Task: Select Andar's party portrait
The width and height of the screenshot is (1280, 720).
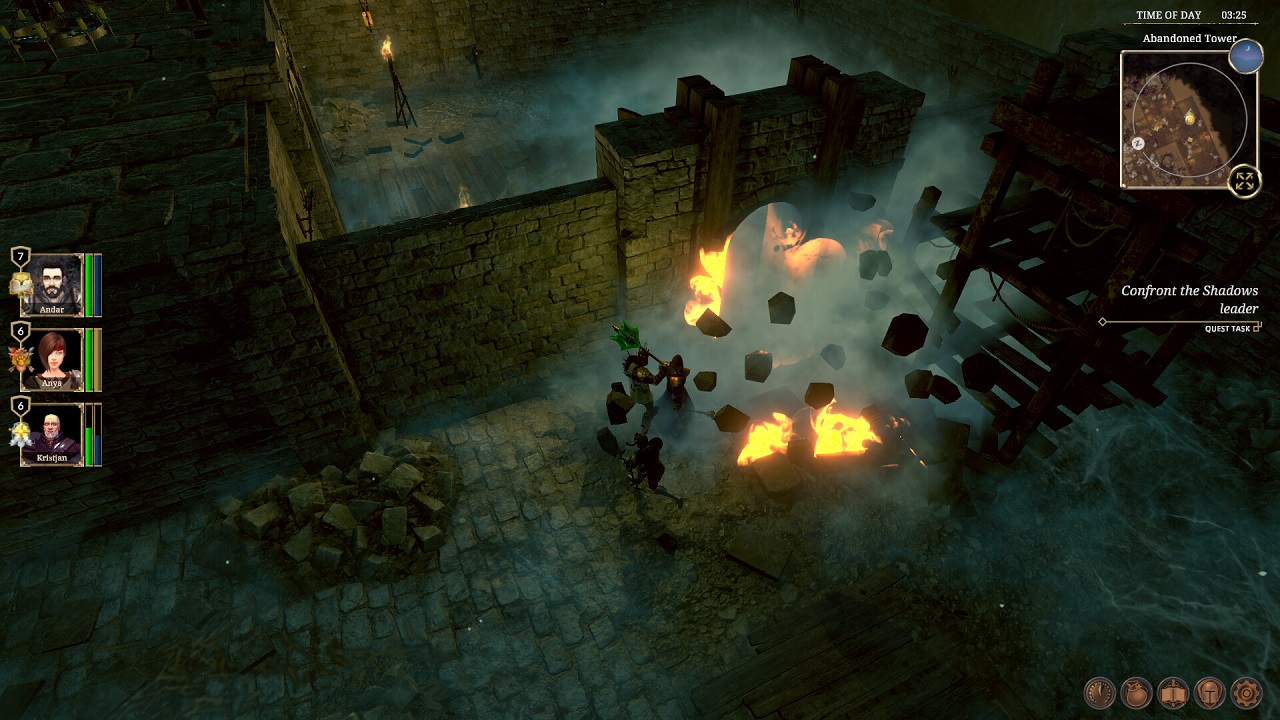Action: click(x=52, y=284)
